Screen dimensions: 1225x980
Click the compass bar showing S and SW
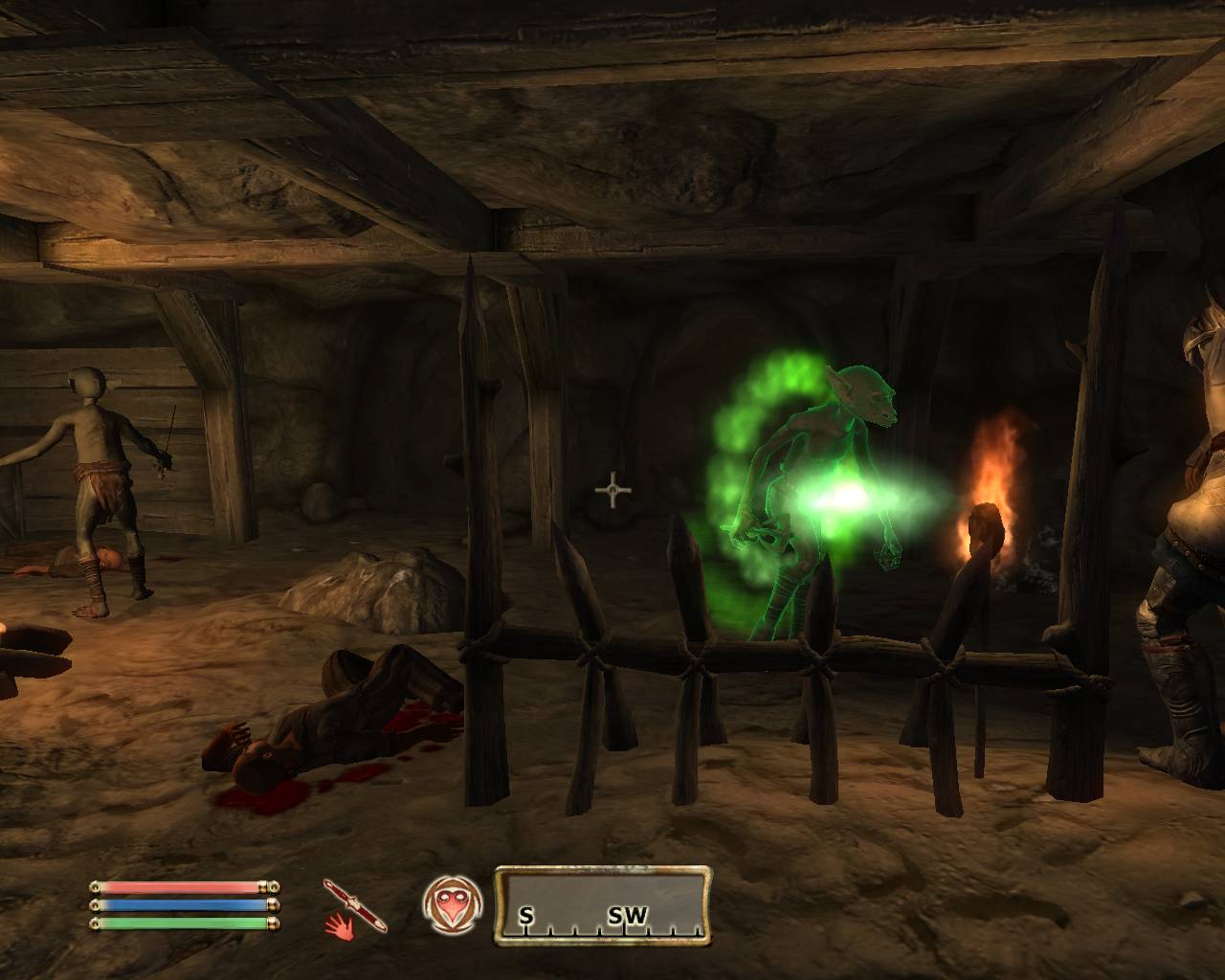603,905
